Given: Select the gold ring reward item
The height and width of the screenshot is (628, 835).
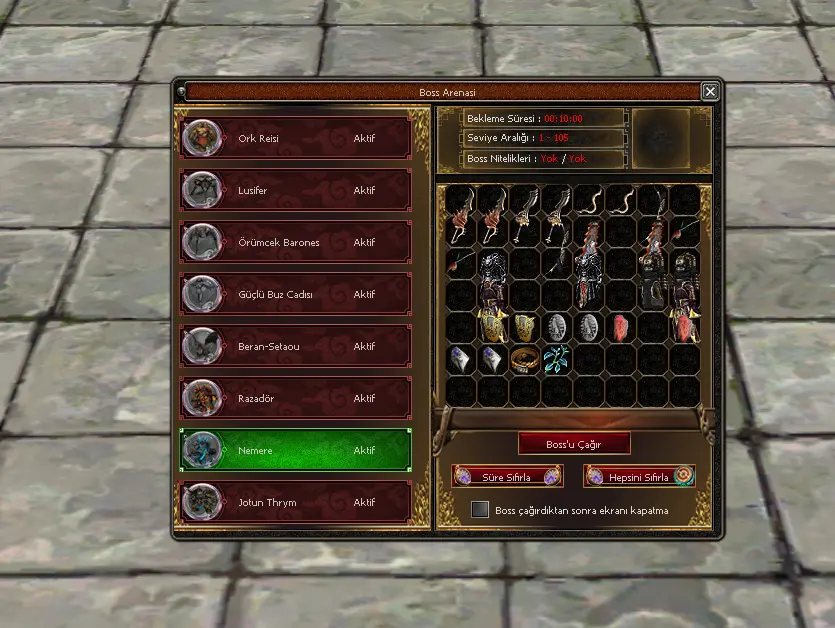Looking at the screenshot, I should coord(524,360).
